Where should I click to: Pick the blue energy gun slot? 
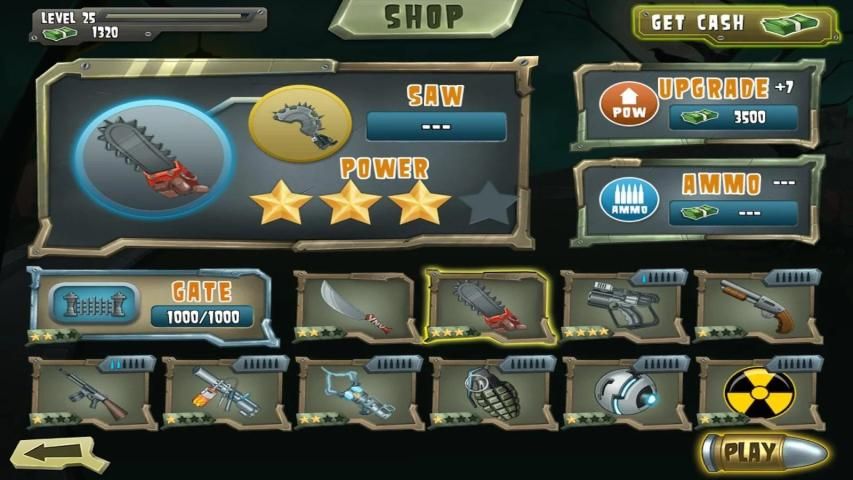[355, 392]
